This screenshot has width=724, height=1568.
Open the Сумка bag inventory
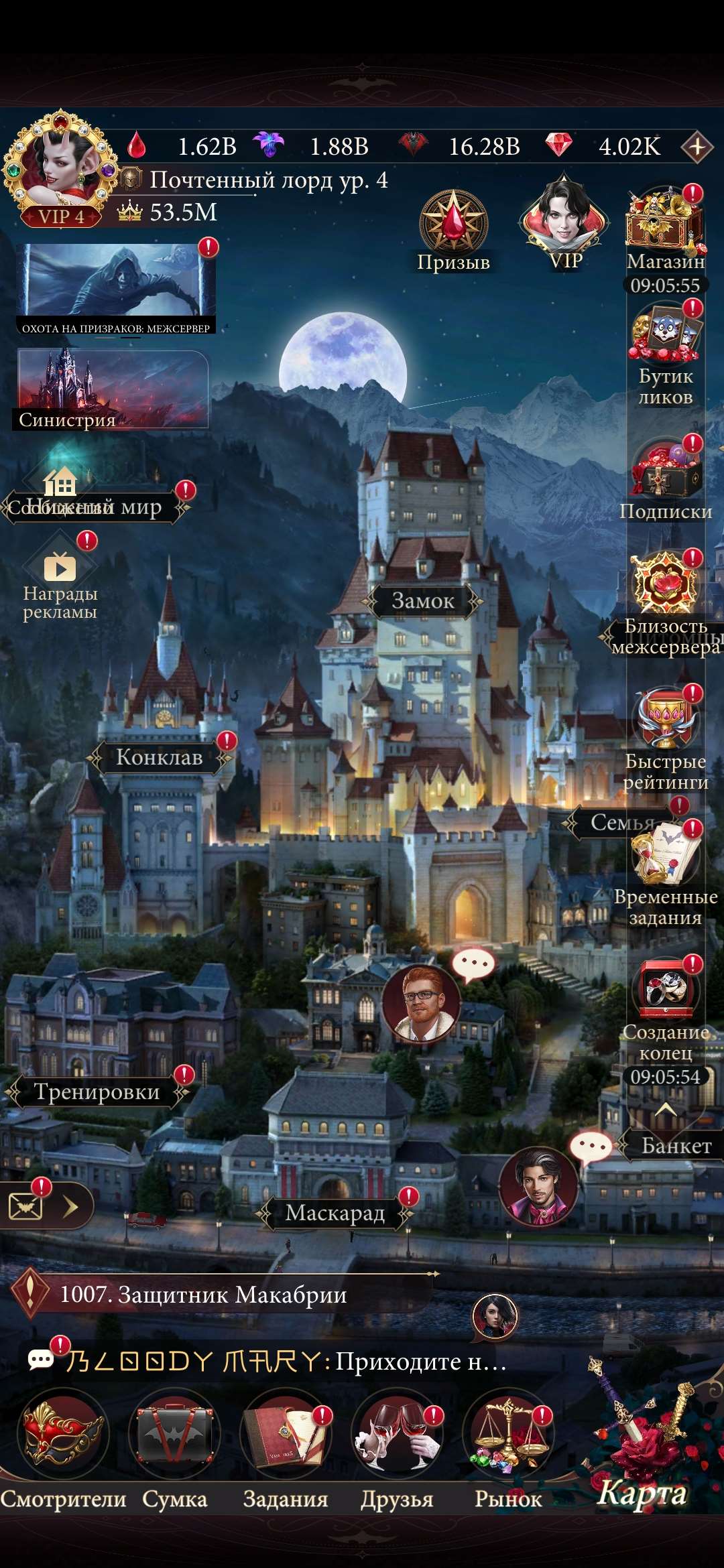[174, 1434]
